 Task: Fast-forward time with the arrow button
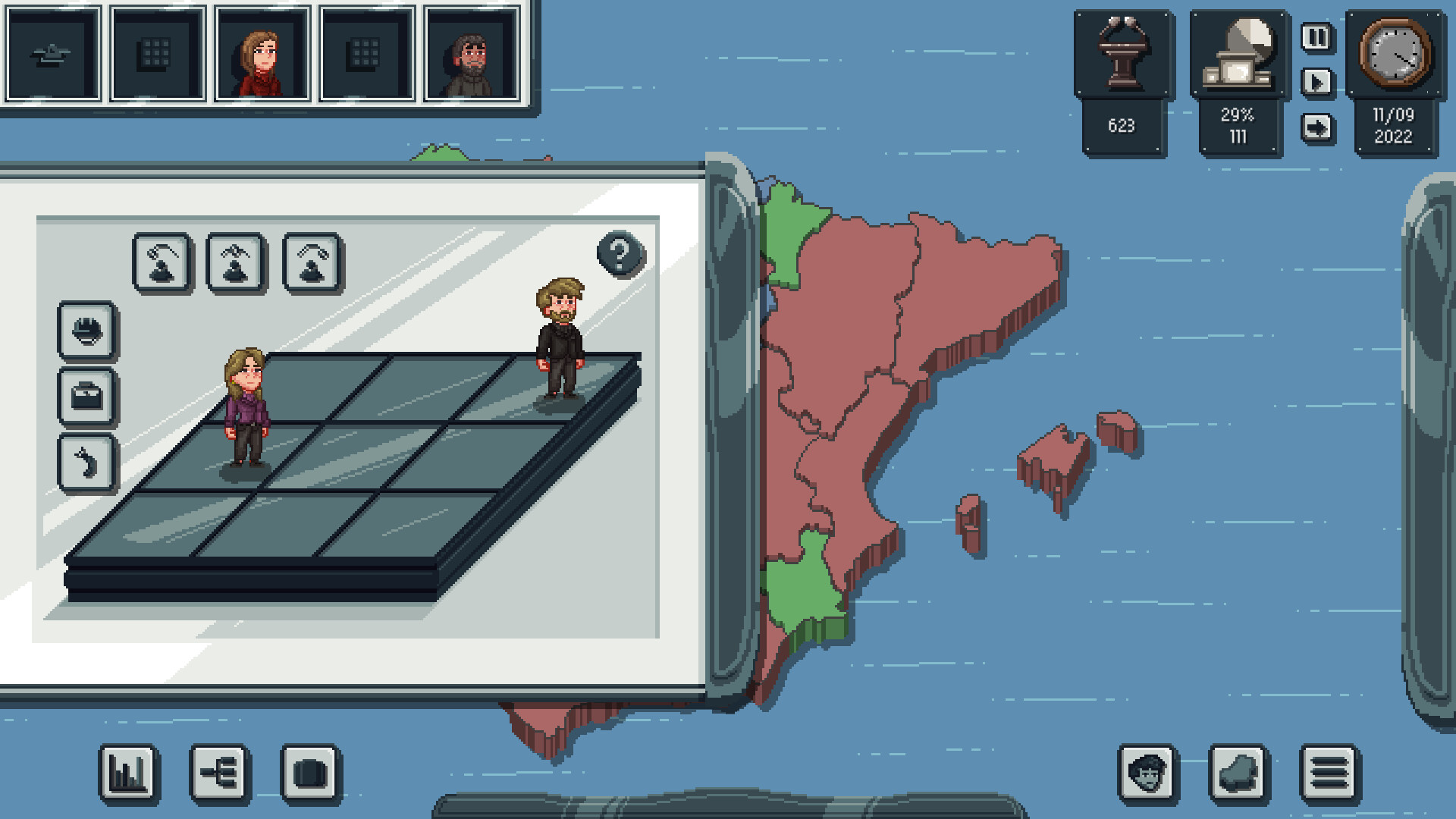point(1316,127)
